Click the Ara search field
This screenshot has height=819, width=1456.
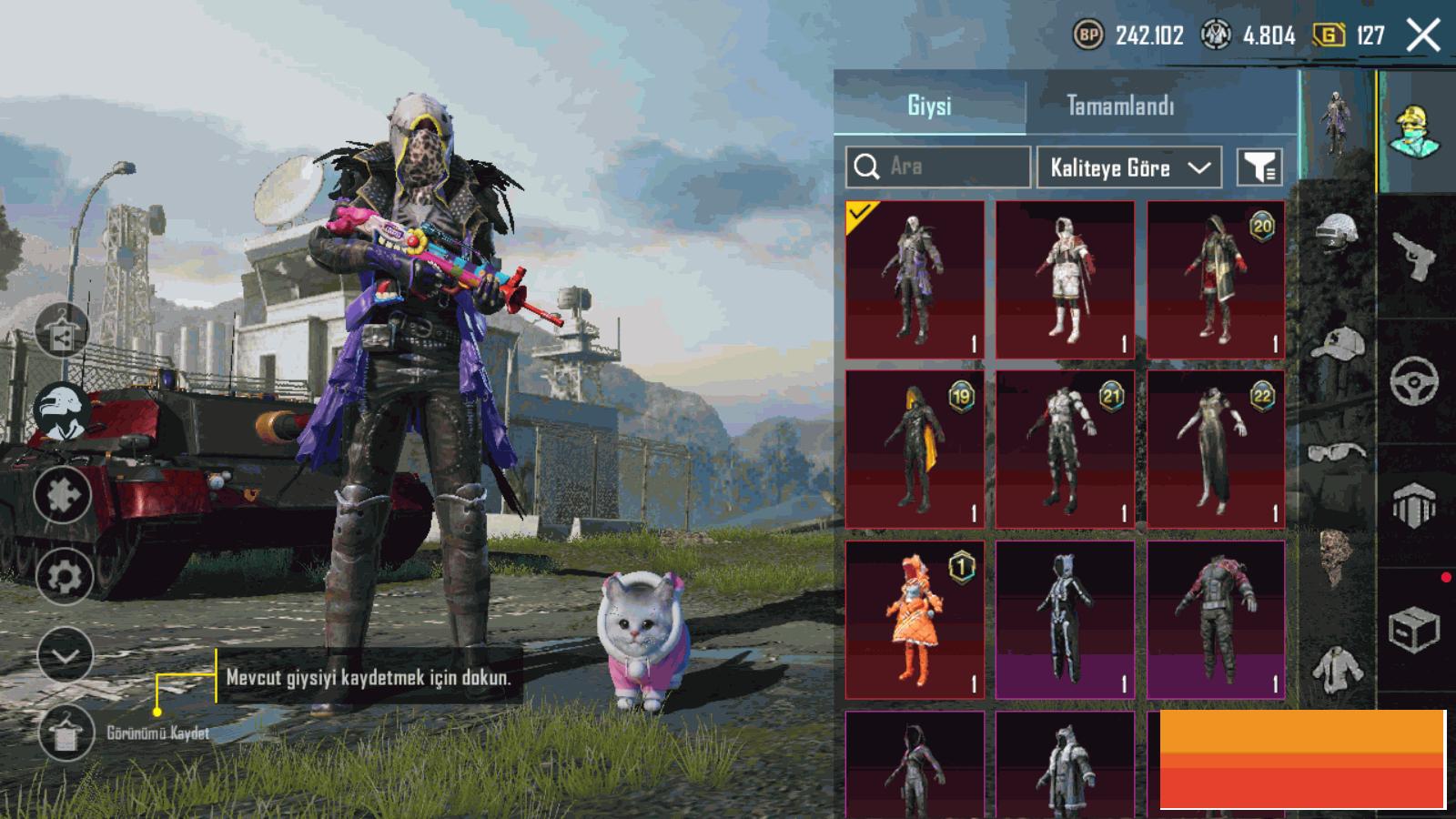938,167
